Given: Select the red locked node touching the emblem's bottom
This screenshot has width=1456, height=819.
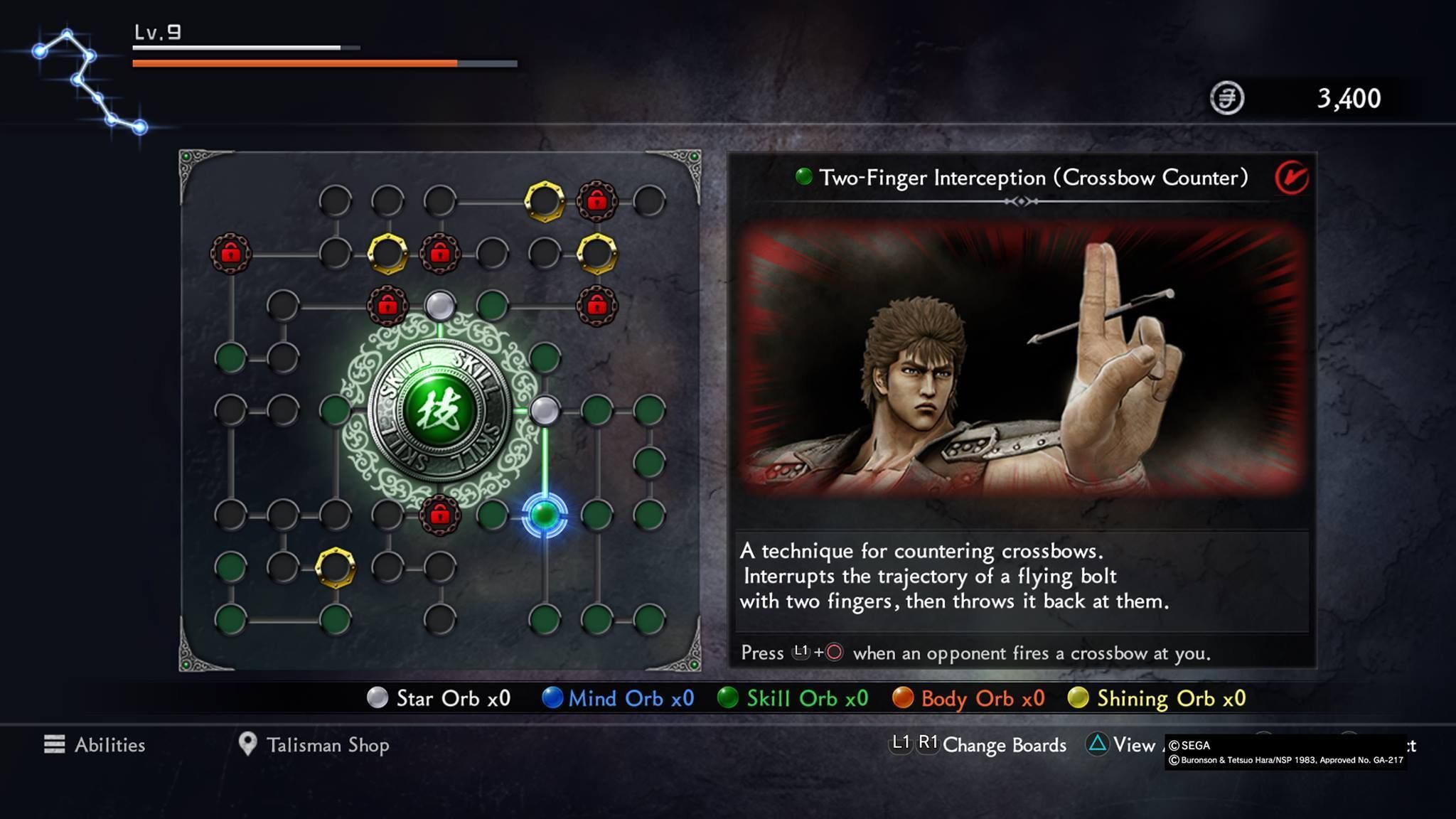Looking at the screenshot, I should [x=440, y=514].
